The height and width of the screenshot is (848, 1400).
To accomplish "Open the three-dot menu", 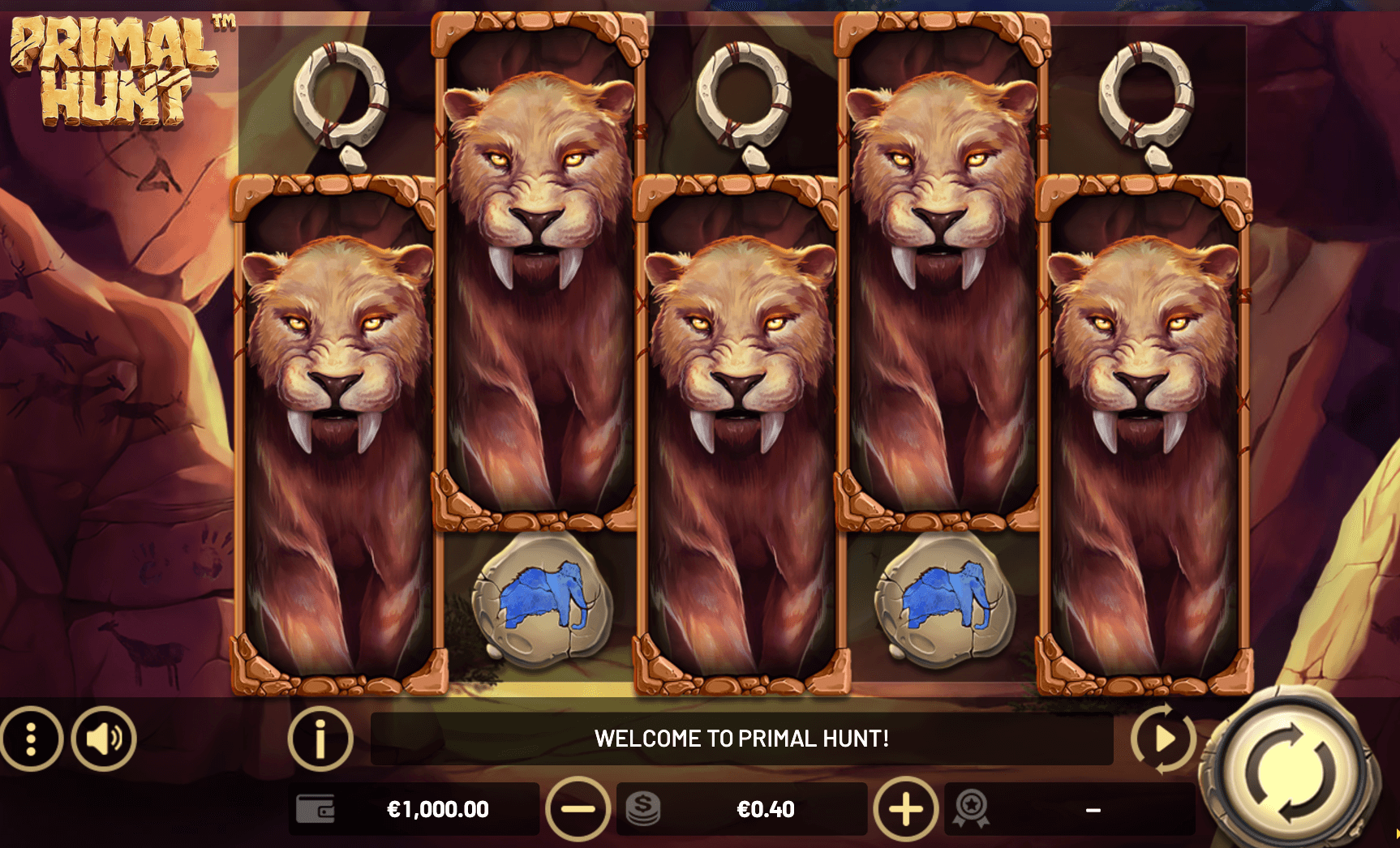I will click(x=31, y=739).
